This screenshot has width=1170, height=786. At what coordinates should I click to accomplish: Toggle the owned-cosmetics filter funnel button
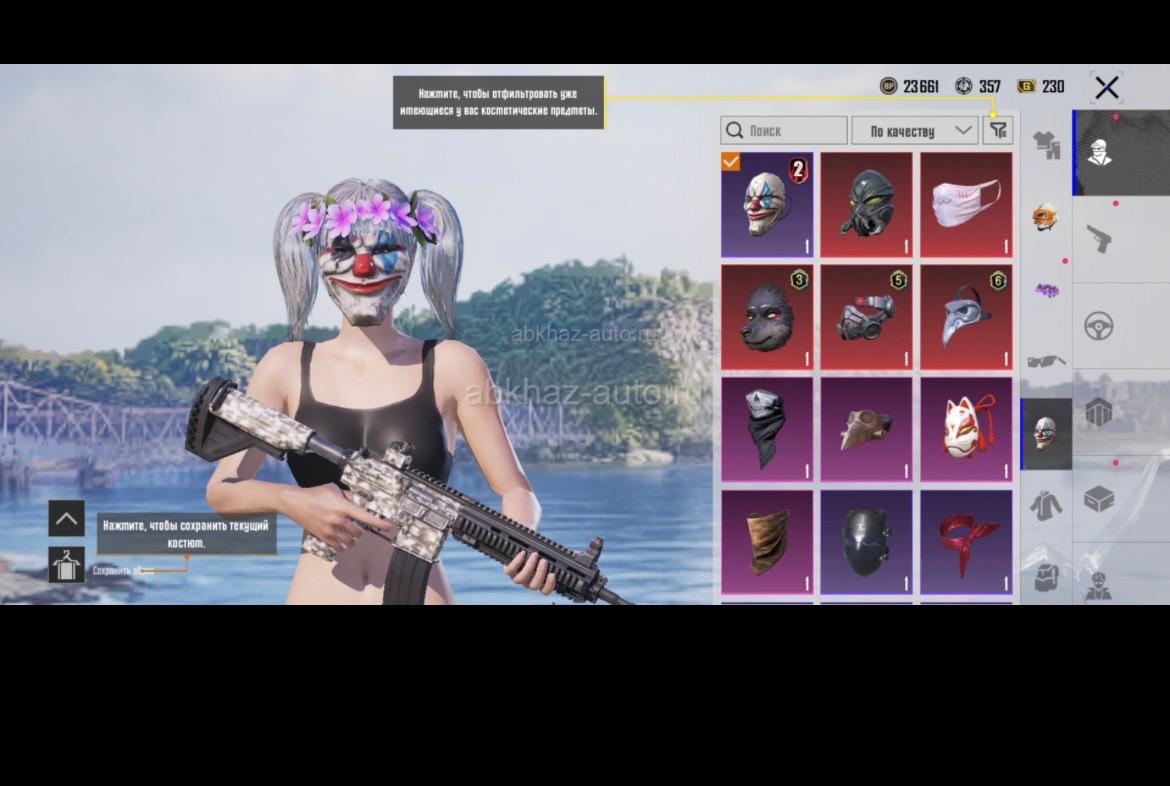(998, 131)
